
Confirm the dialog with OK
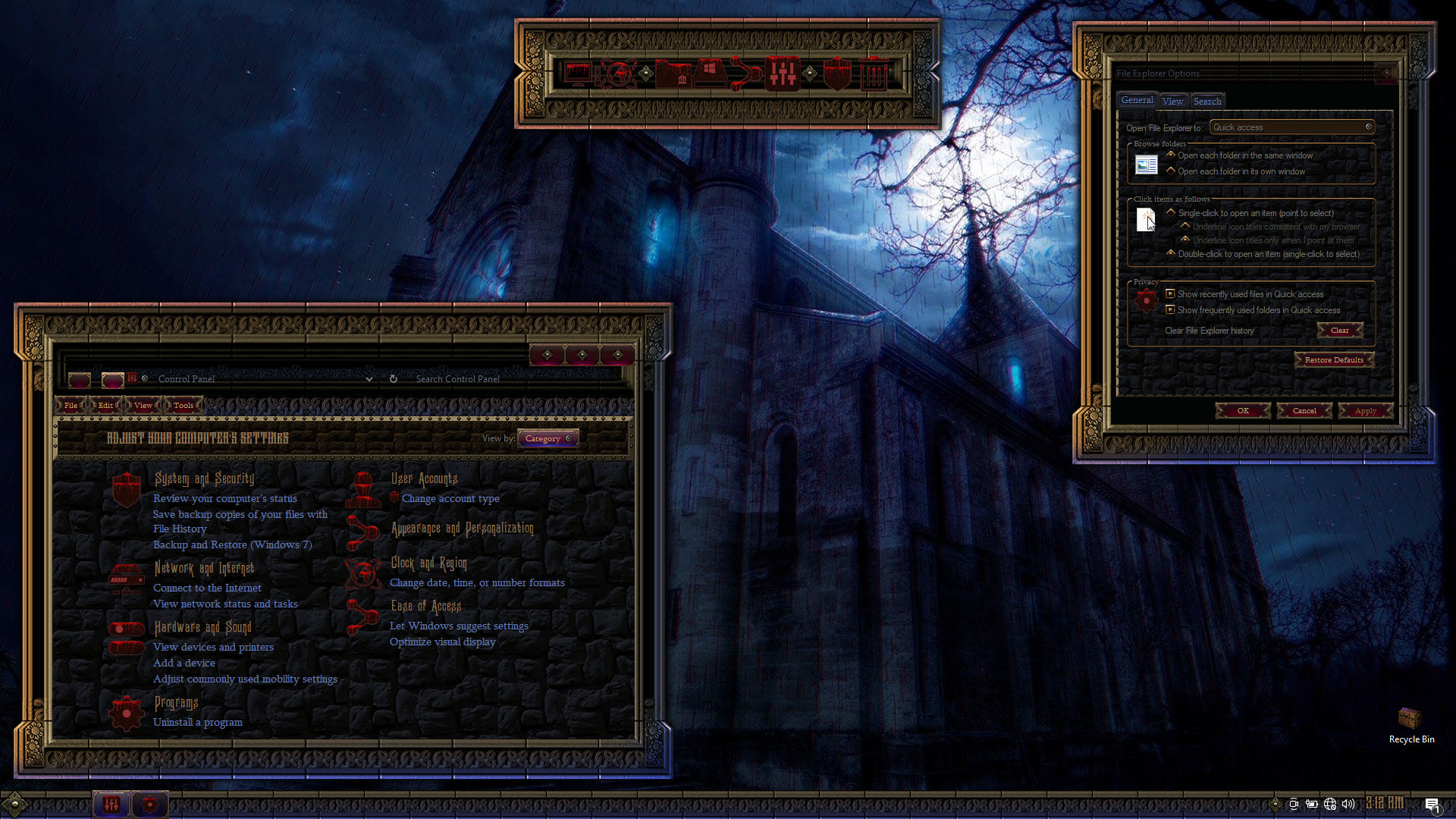click(1243, 411)
